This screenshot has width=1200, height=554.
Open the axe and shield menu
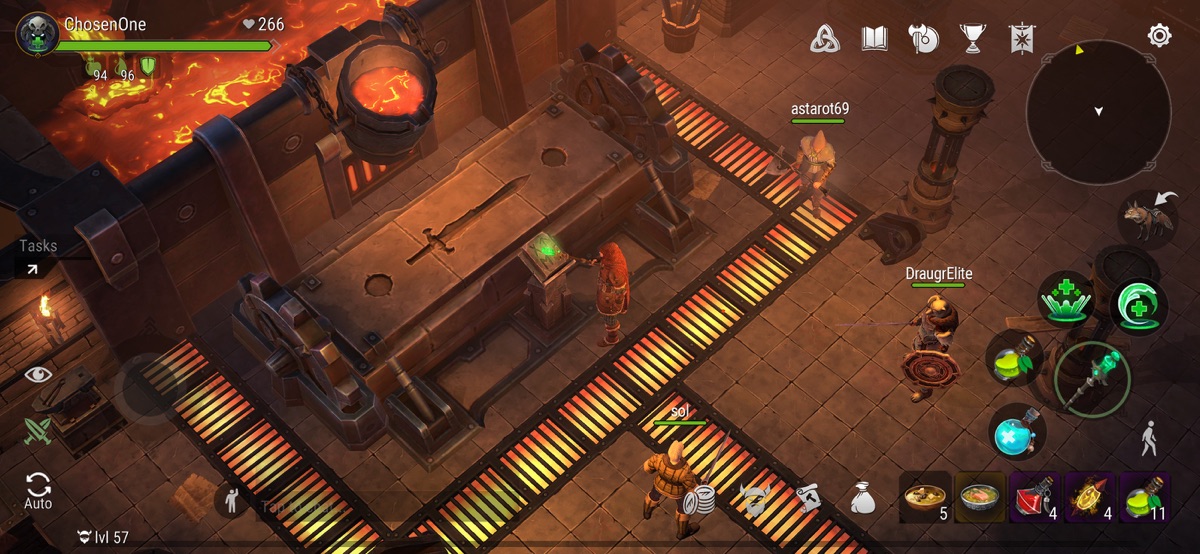click(x=923, y=39)
